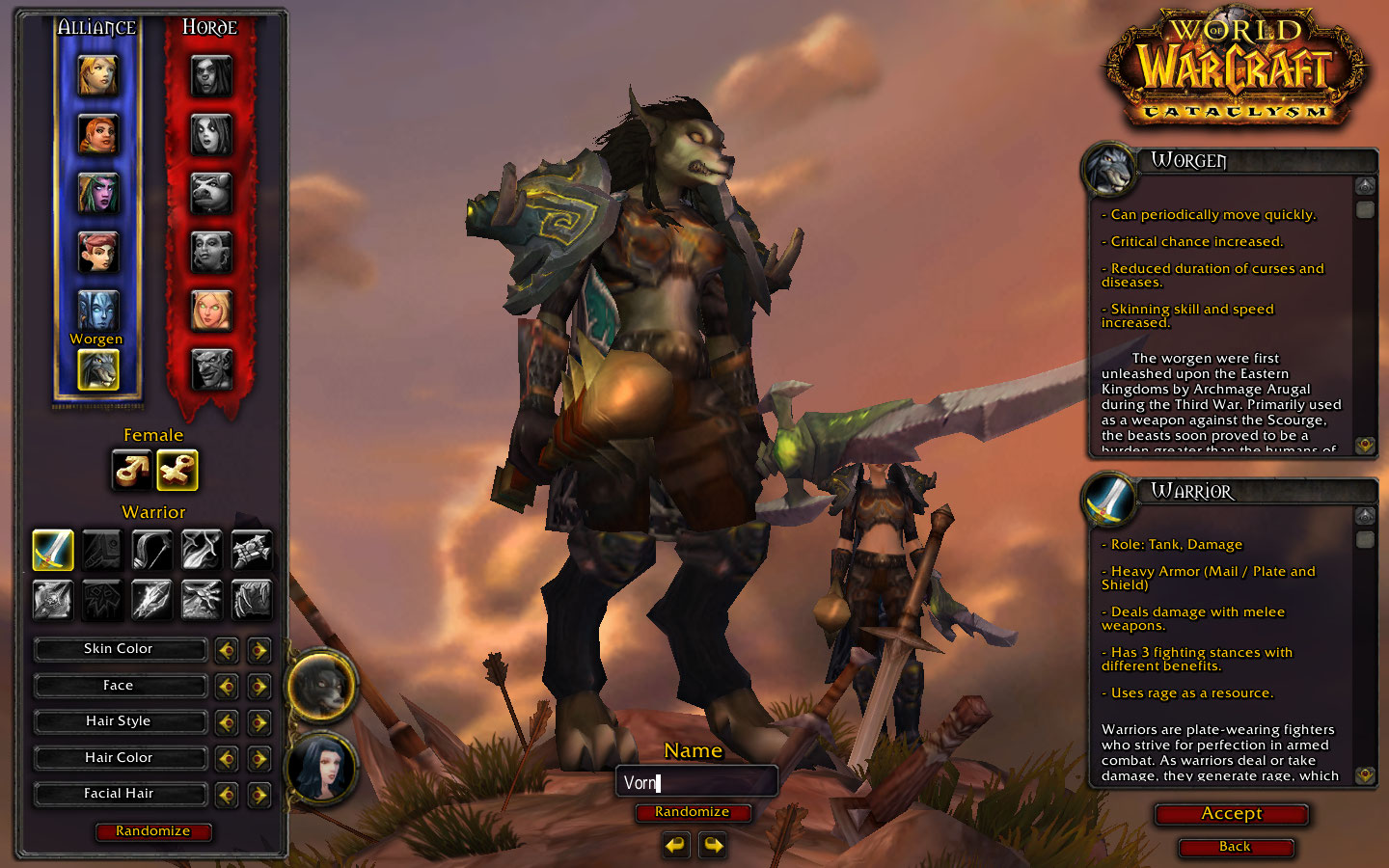Click the next Skin Color arrow
1389x868 pixels.
259,650
